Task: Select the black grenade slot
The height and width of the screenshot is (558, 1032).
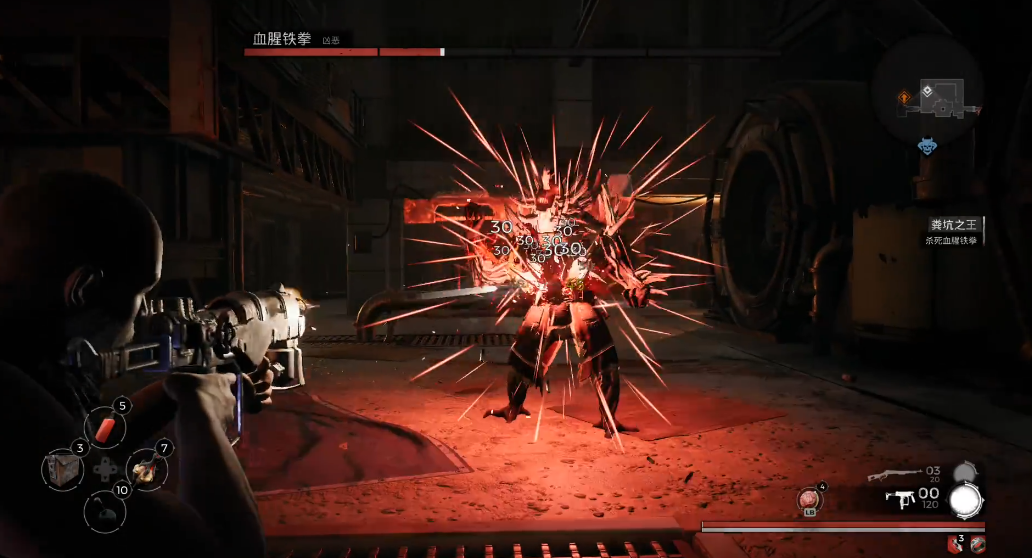Action: (x=104, y=511)
